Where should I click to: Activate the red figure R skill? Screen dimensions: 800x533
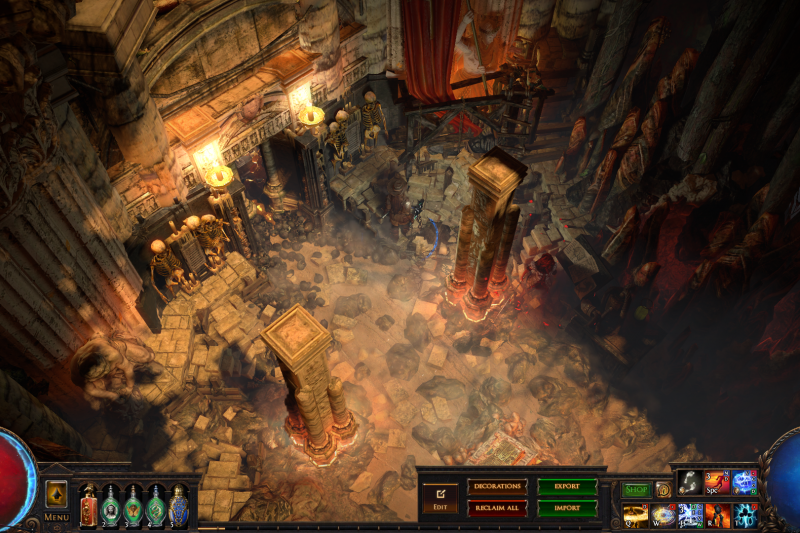pyautogui.click(x=717, y=514)
